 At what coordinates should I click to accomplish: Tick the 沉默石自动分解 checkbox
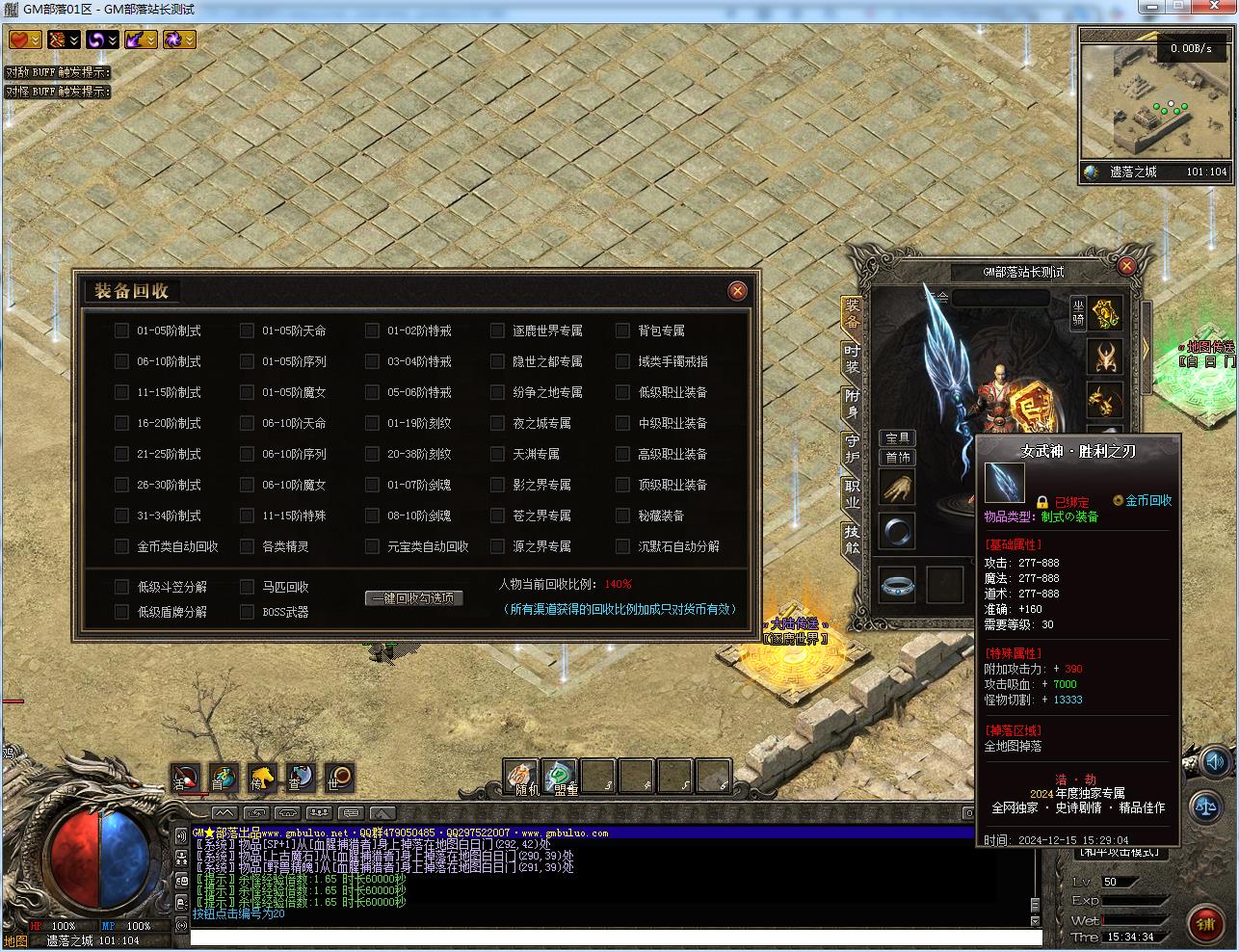tap(622, 546)
